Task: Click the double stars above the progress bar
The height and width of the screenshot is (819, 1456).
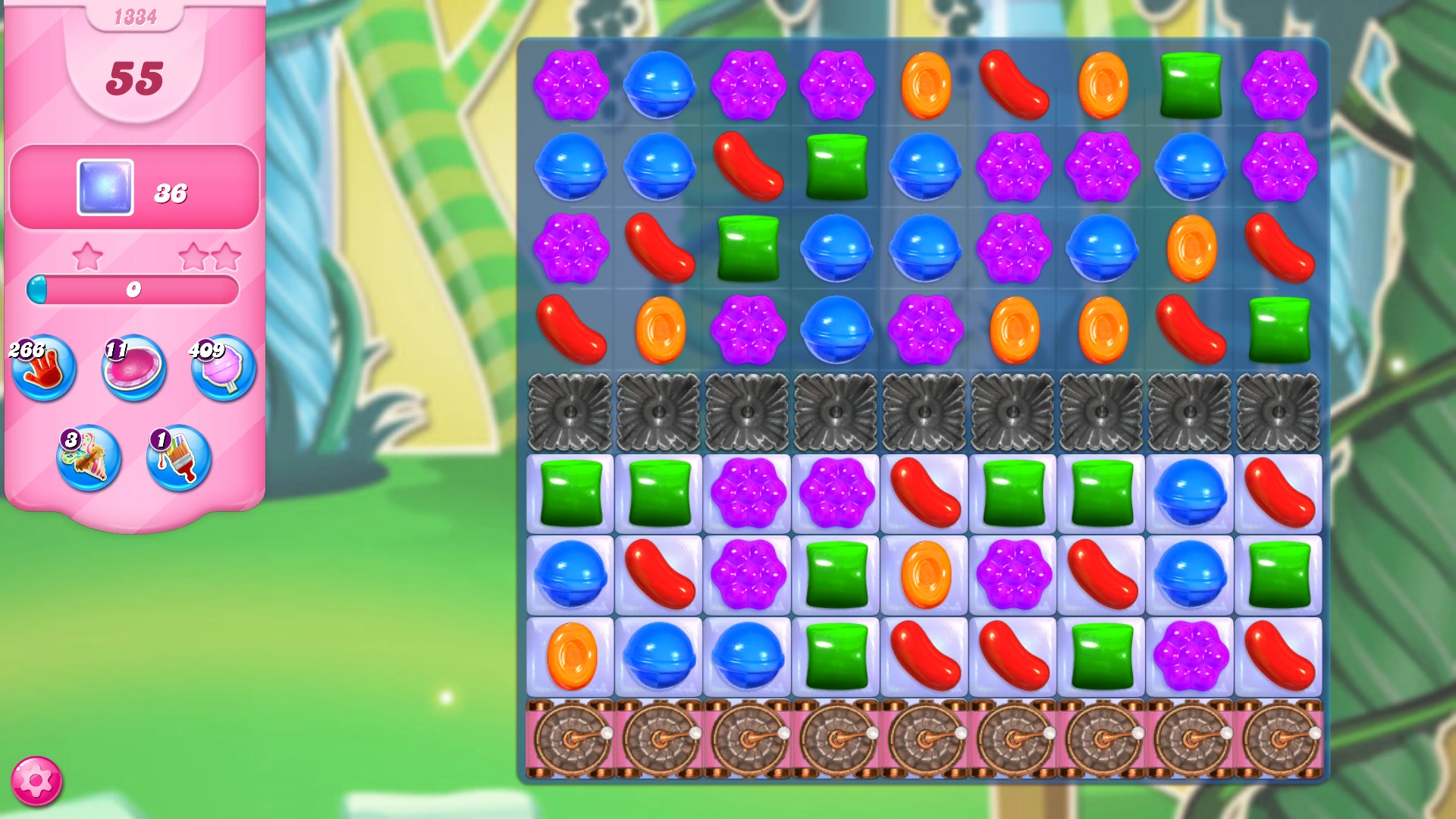Action: tap(210, 256)
